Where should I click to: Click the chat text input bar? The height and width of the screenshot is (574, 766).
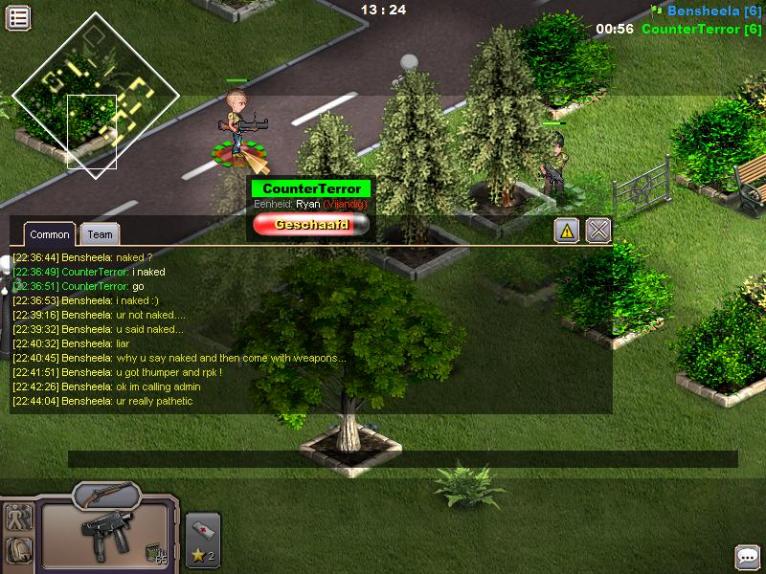[402, 459]
